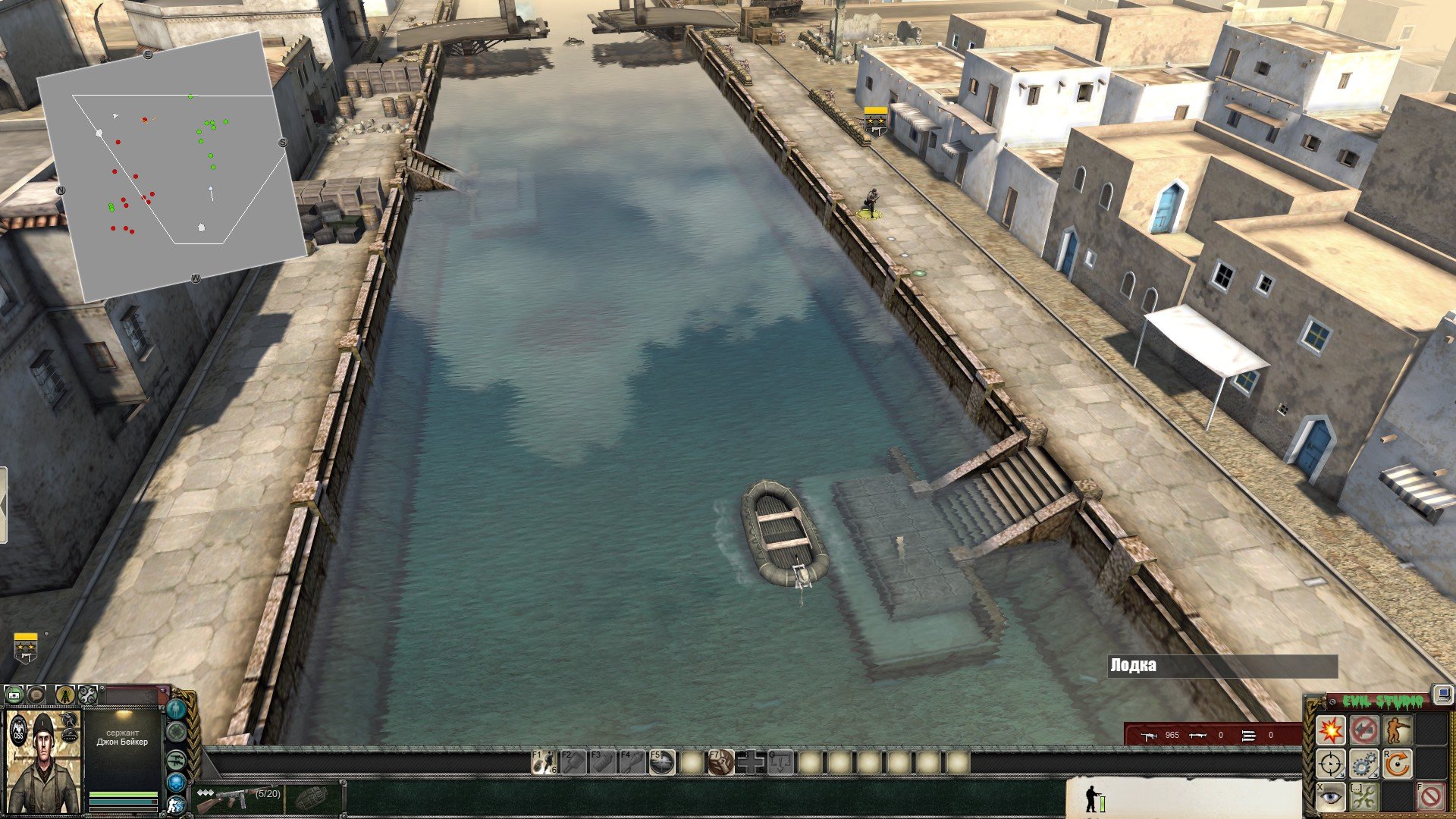The width and height of the screenshot is (1456, 819).
Task: Open the computer monitor menu button
Action: (x=1442, y=694)
